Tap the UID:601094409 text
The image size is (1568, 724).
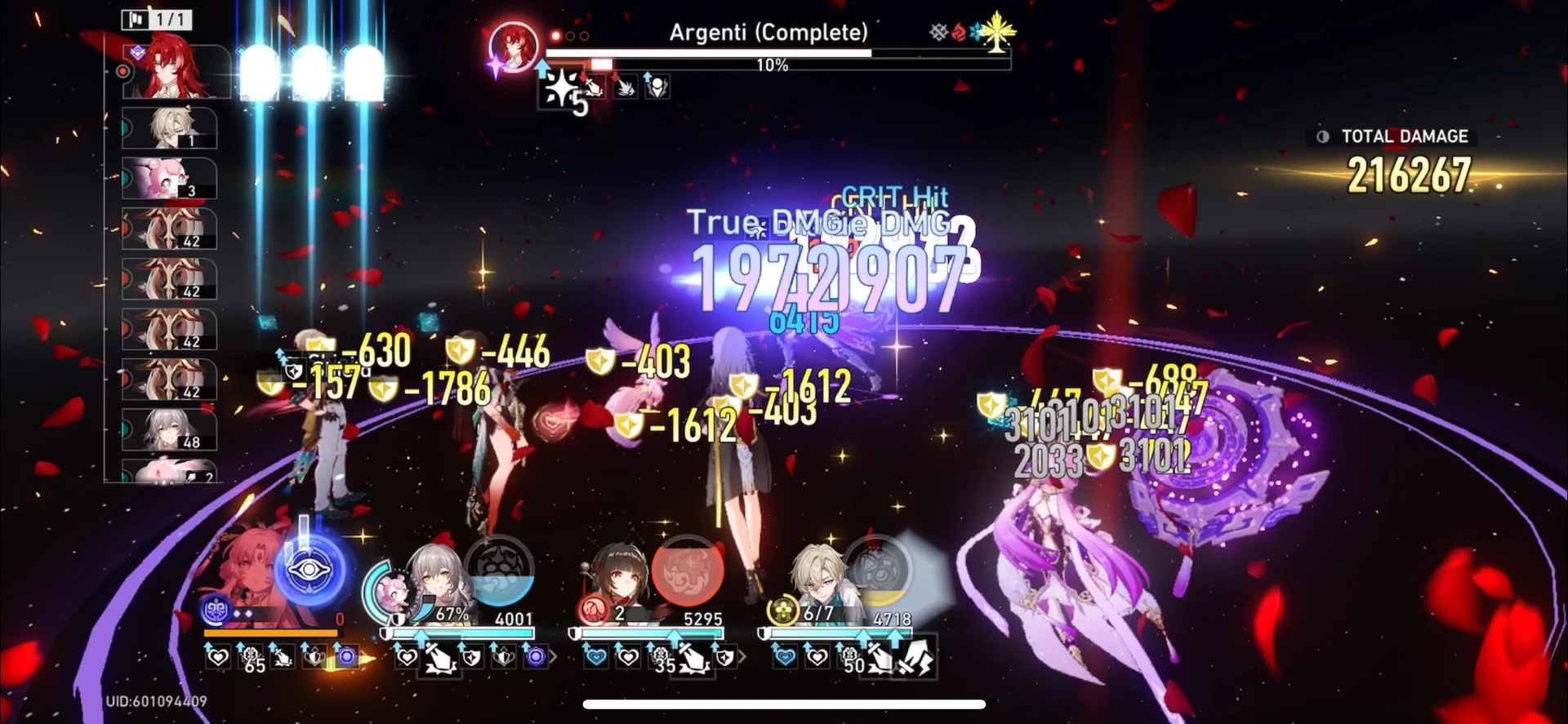tap(157, 700)
